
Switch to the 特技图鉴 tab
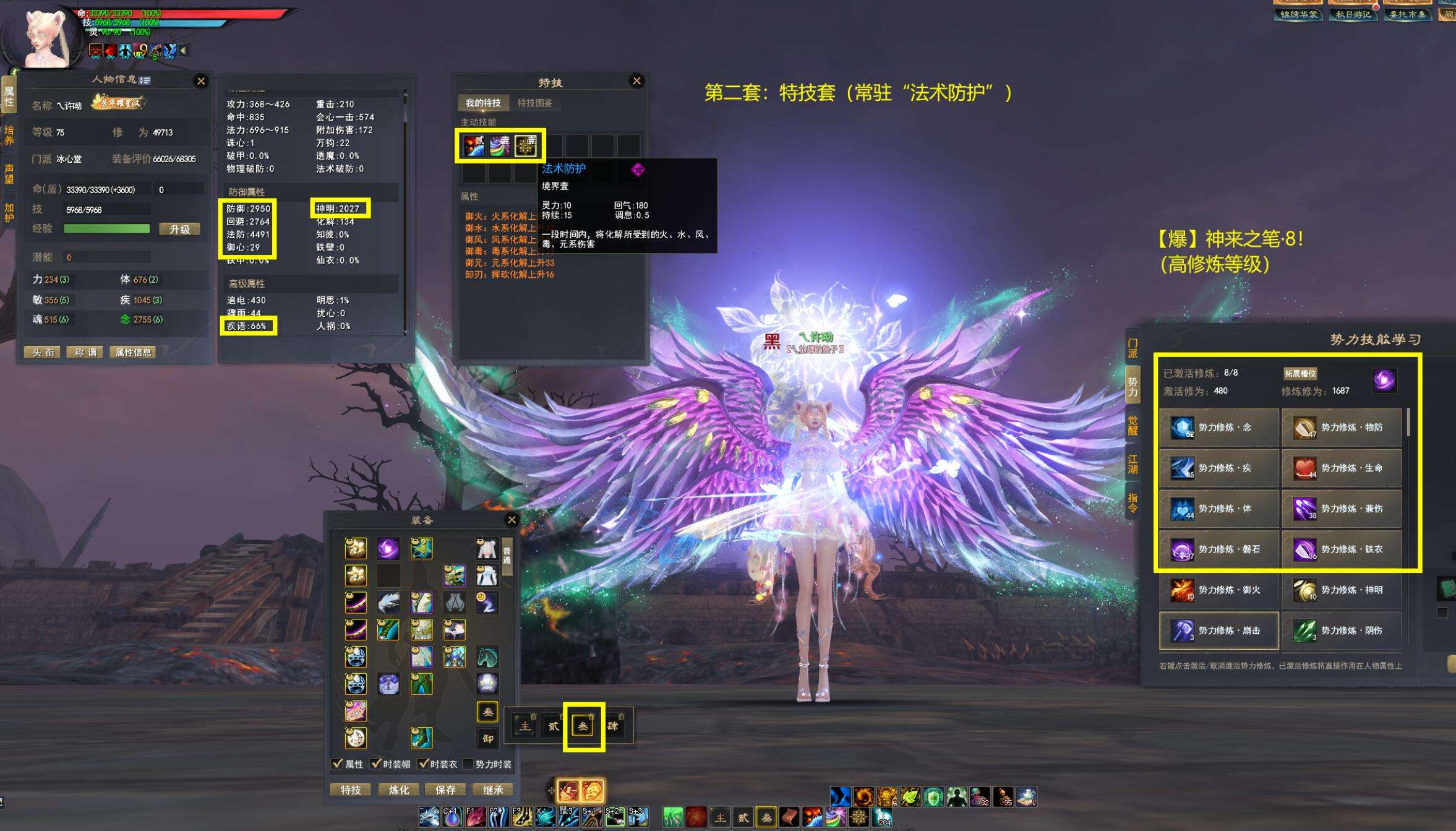(x=534, y=103)
